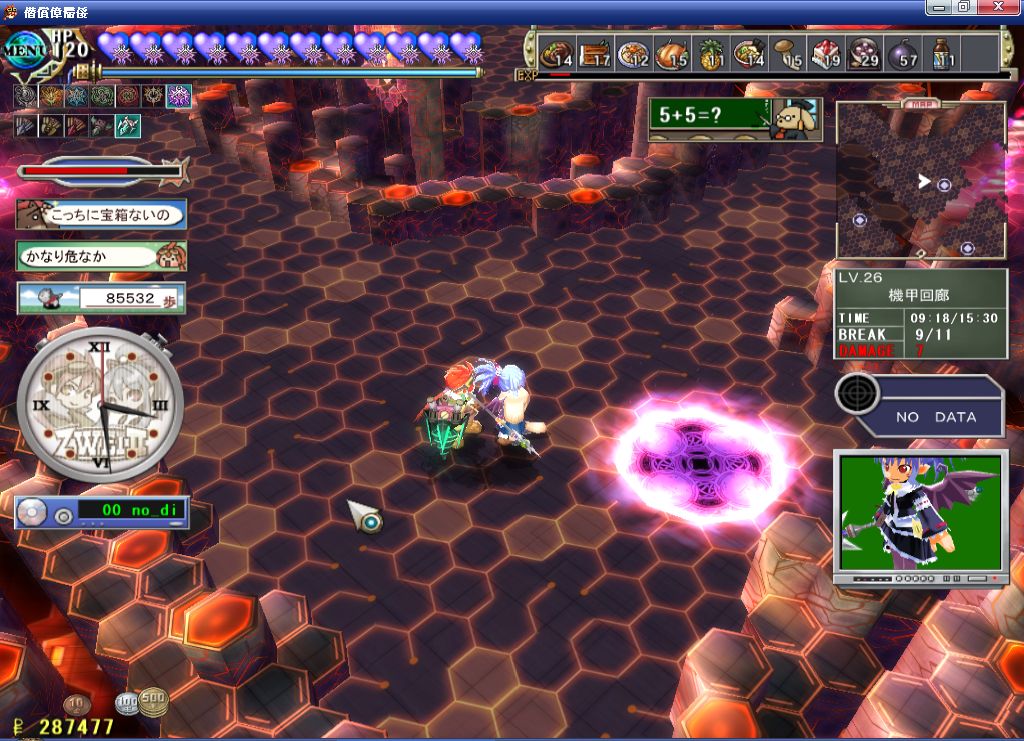
Task: Close the game window
Action: pyautogui.click(x=1007, y=7)
